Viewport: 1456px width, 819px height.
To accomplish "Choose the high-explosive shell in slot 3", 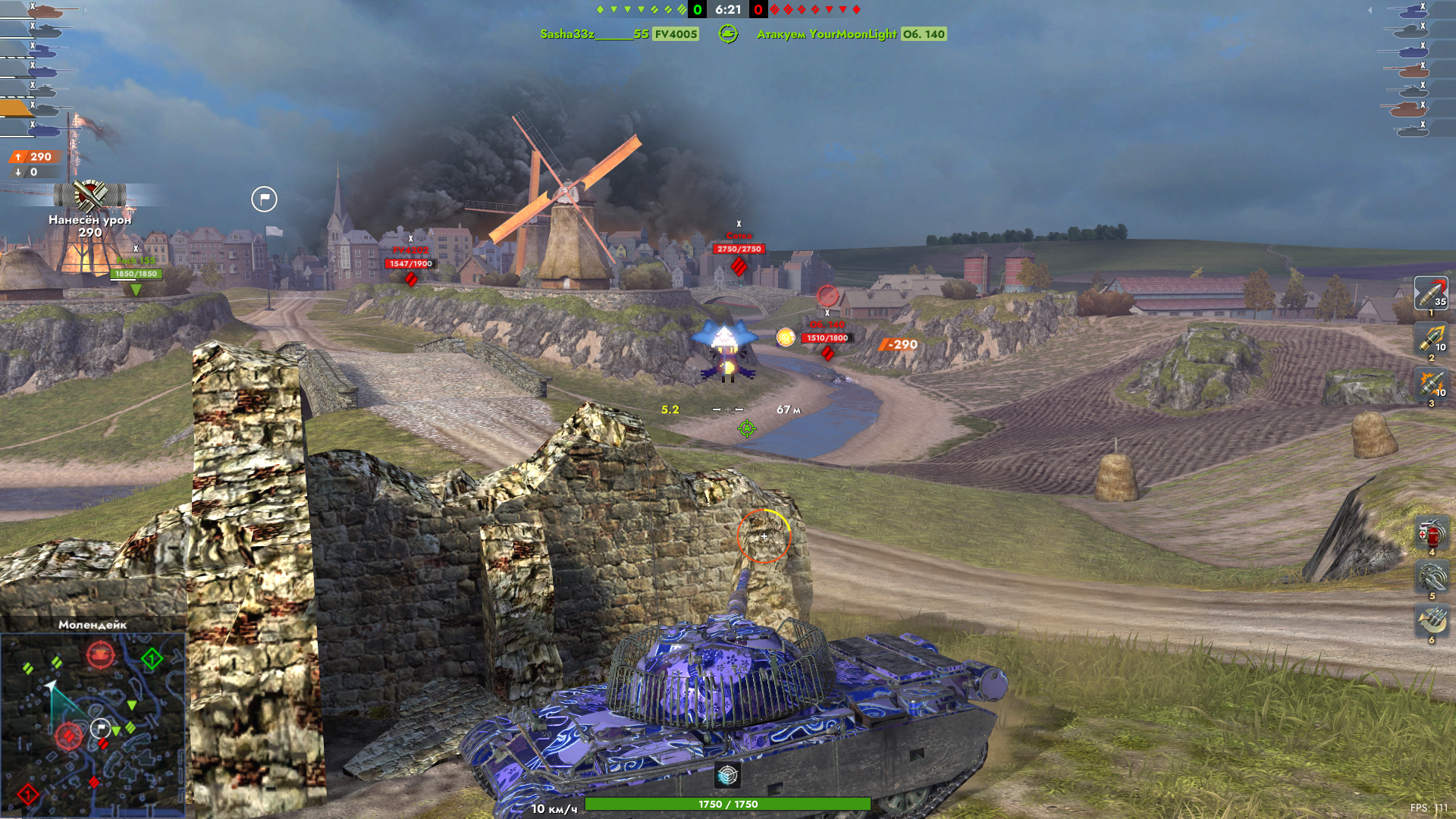I will pyautogui.click(x=1430, y=384).
